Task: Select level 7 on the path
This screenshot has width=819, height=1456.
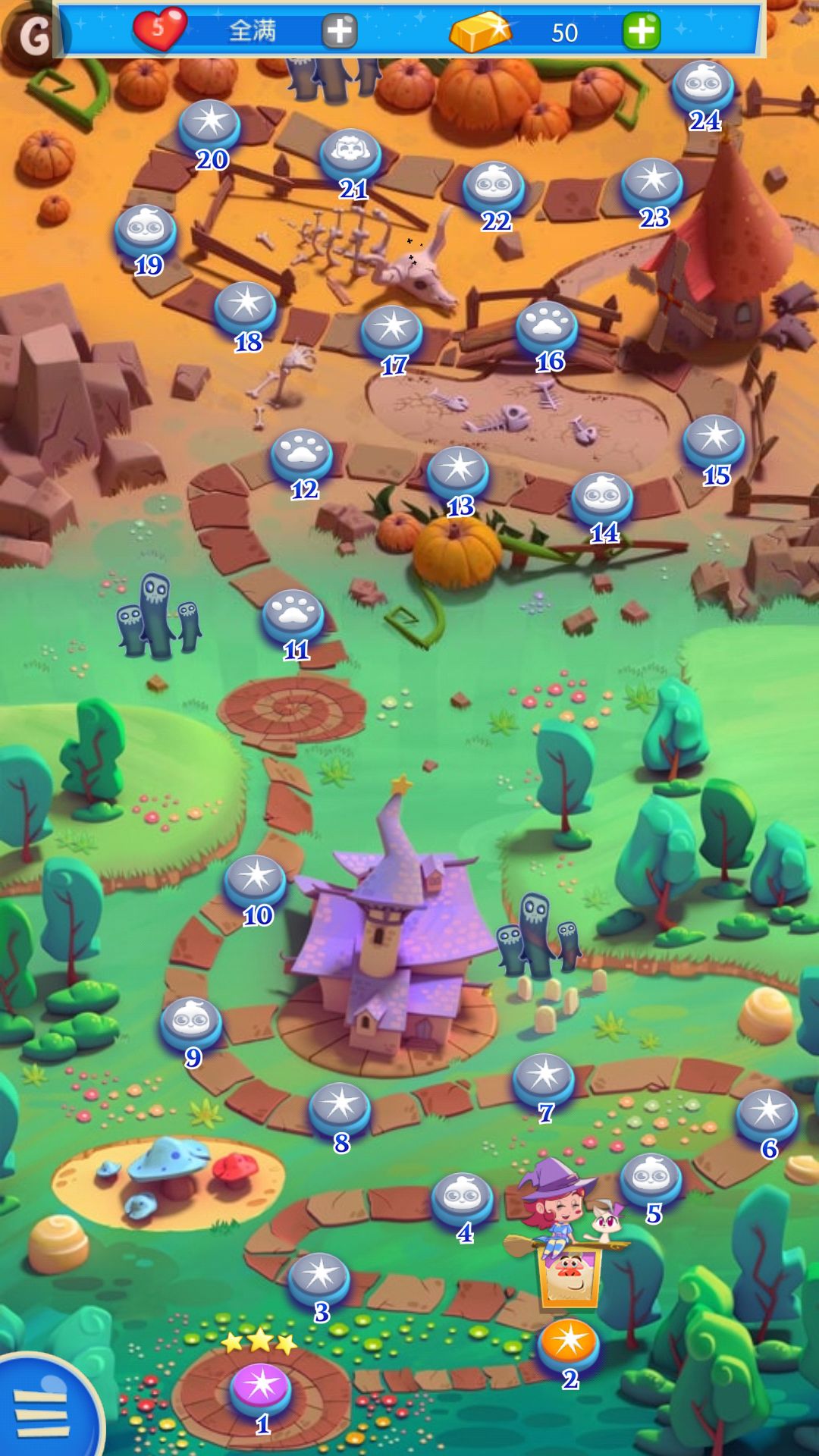Action: tap(544, 1077)
